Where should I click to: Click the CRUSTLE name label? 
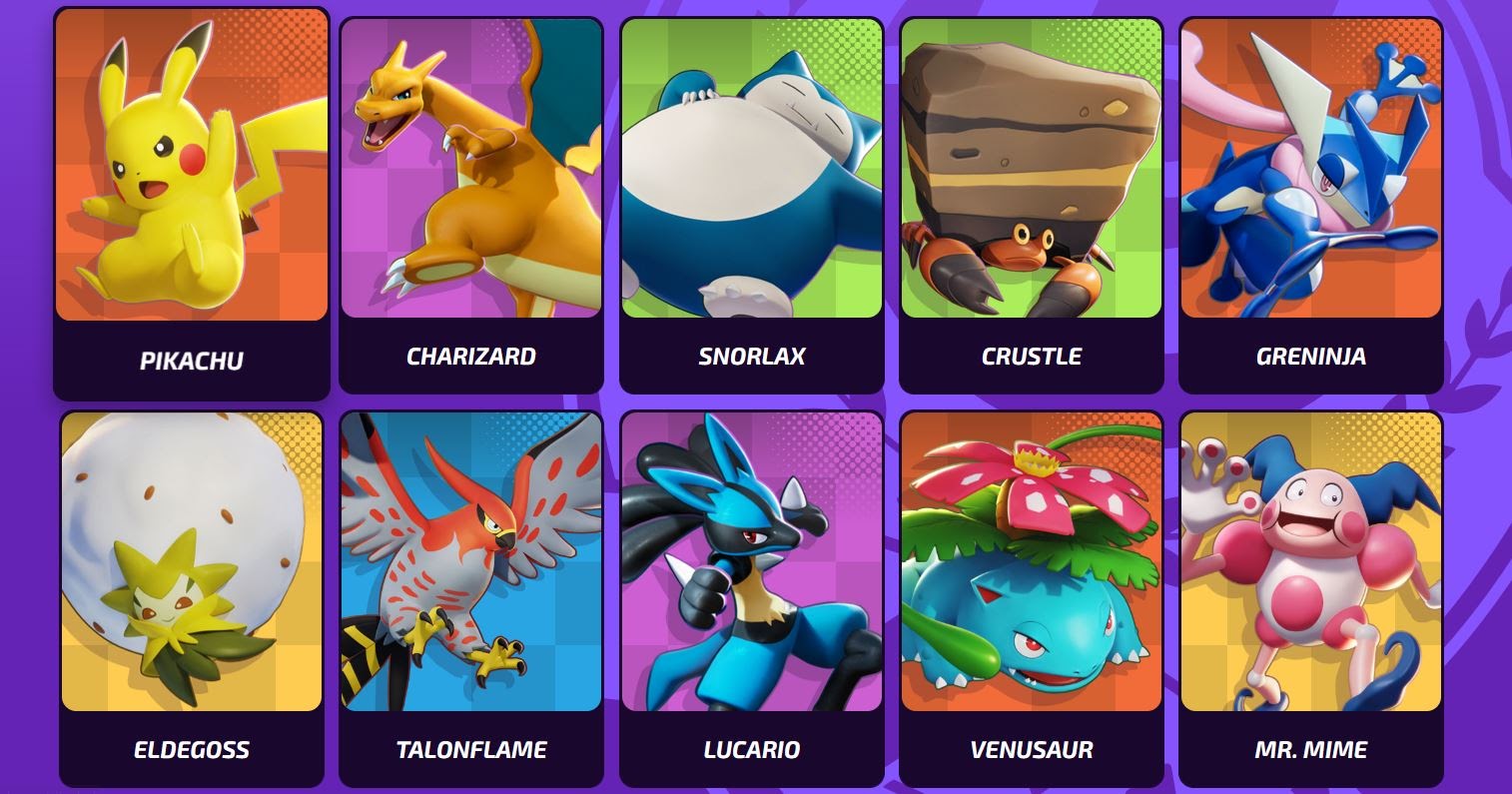1031,356
